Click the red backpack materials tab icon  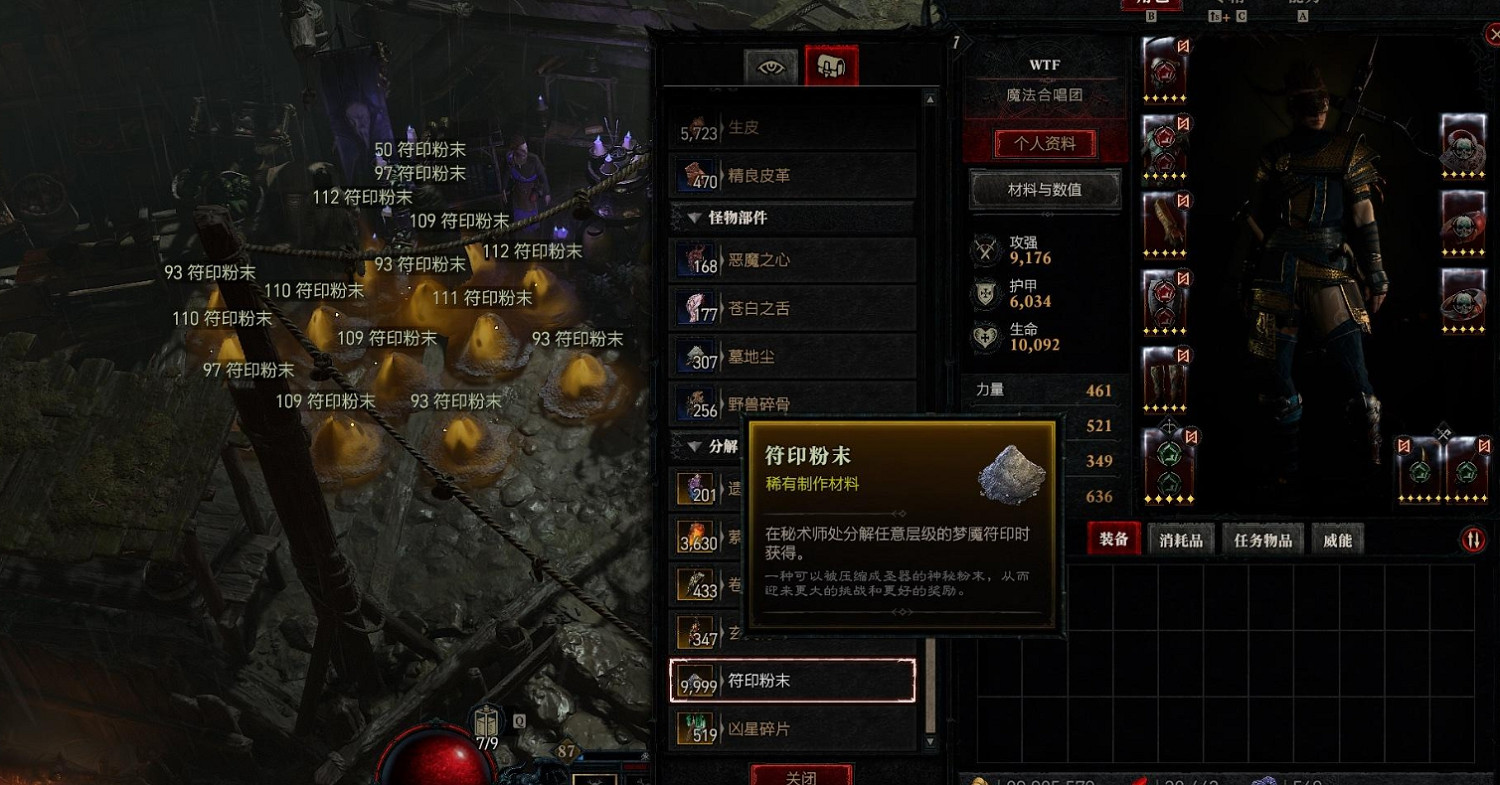pos(833,63)
